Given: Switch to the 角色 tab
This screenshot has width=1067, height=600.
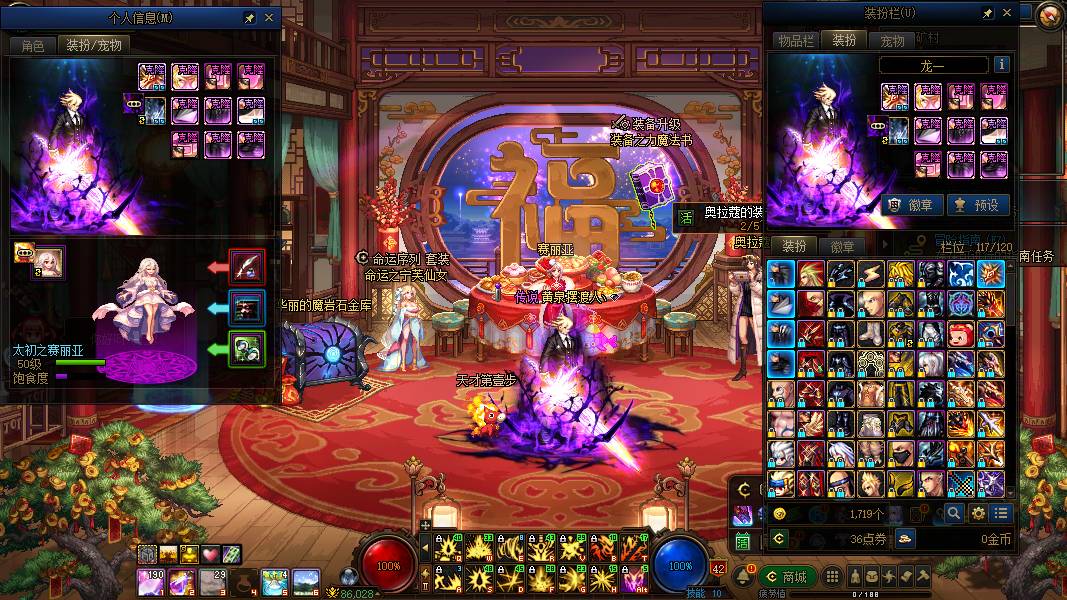Looking at the screenshot, I should pos(32,45).
